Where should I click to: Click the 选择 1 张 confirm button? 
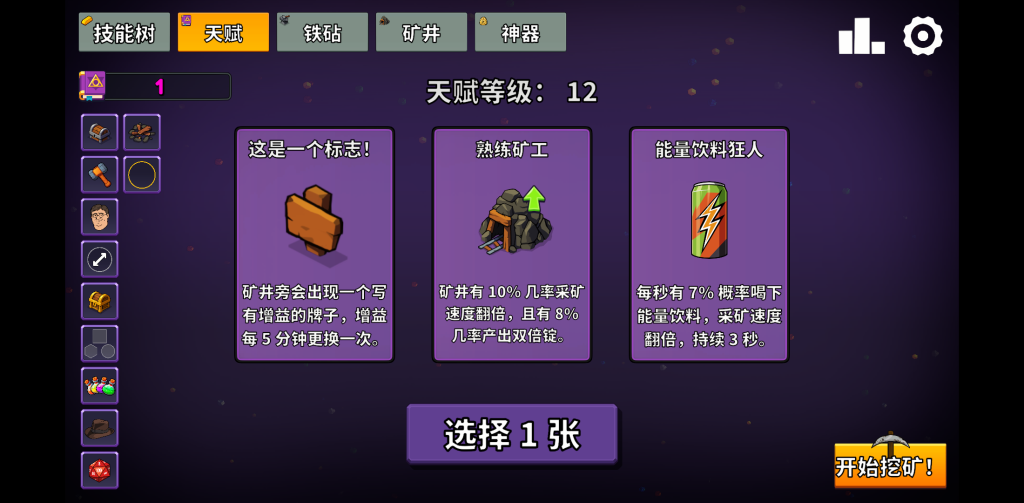pos(511,434)
